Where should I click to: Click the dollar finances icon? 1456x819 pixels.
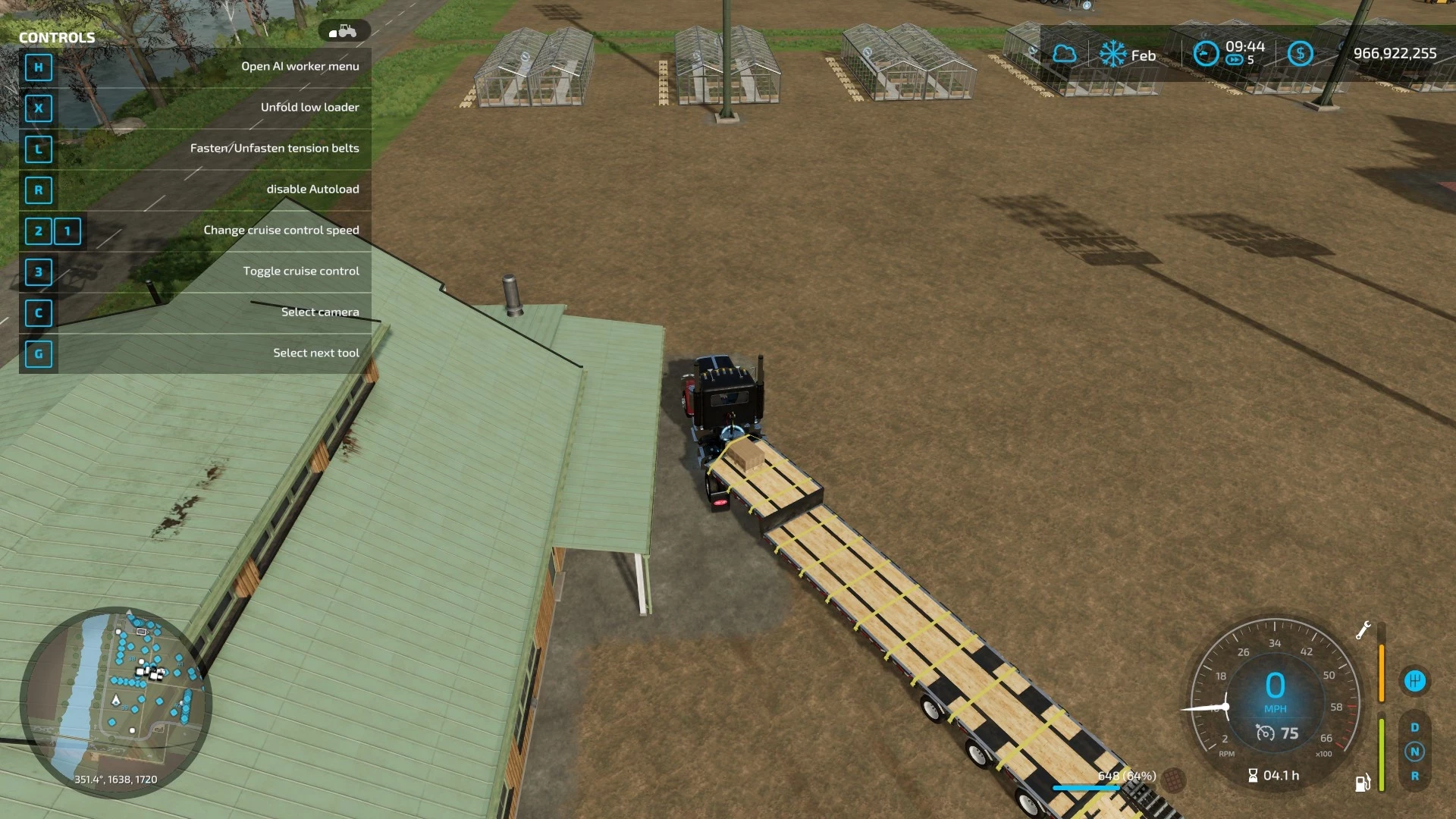point(1301,54)
